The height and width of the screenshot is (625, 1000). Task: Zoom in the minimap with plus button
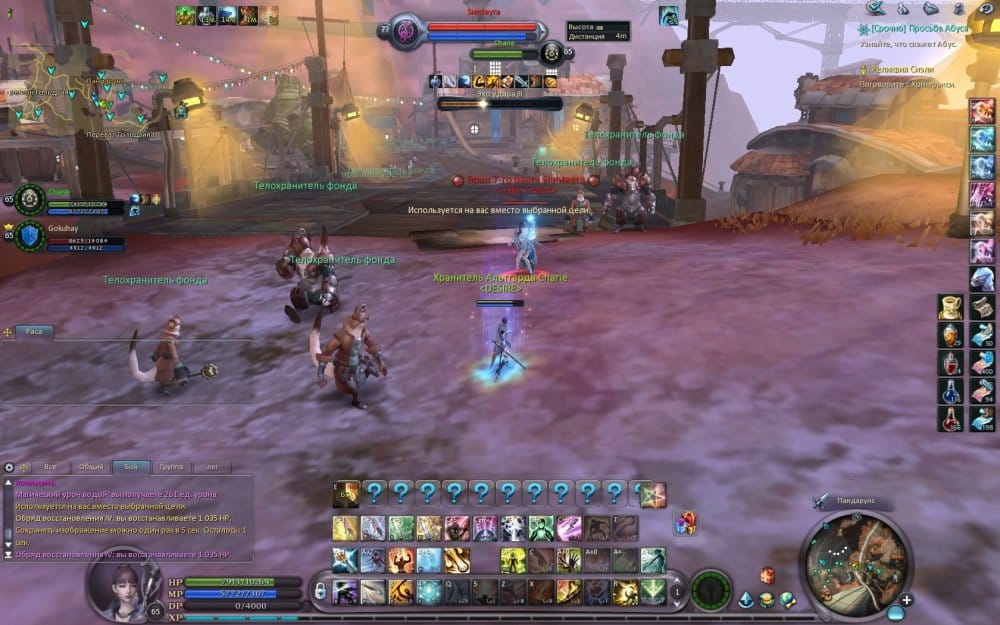click(x=905, y=600)
